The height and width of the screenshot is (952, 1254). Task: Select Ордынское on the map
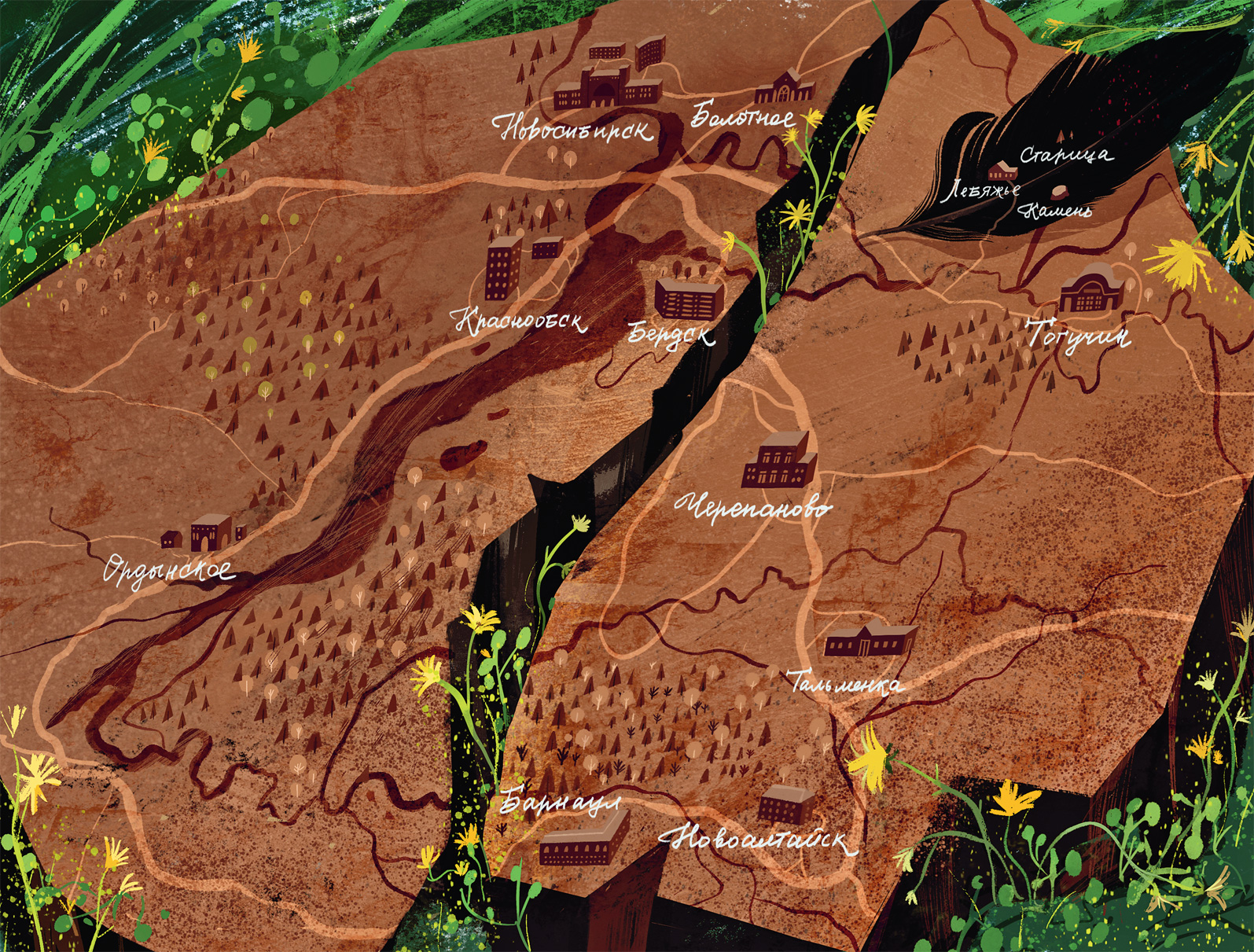[x=170, y=569]
